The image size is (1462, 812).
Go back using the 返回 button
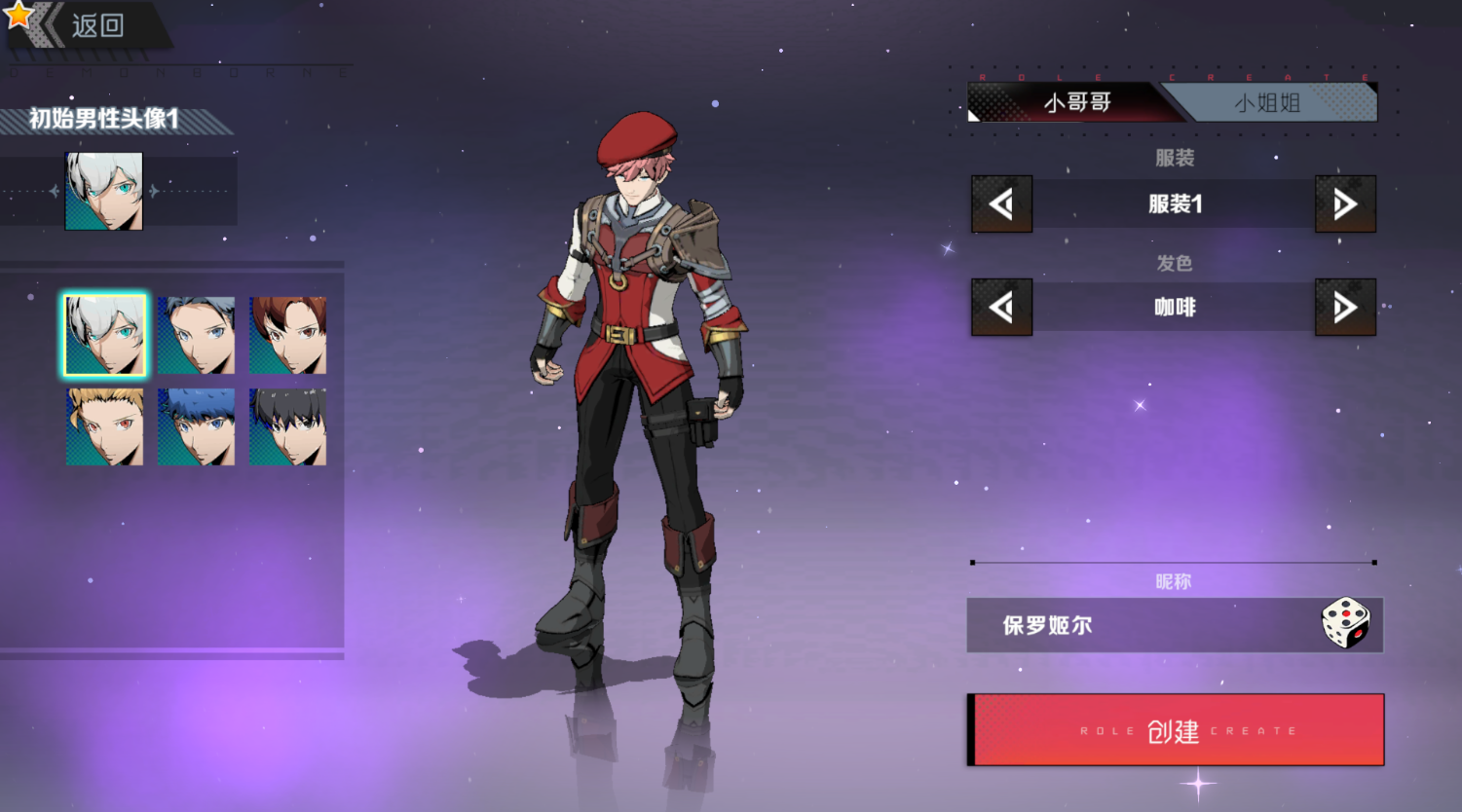coord(86,25)
